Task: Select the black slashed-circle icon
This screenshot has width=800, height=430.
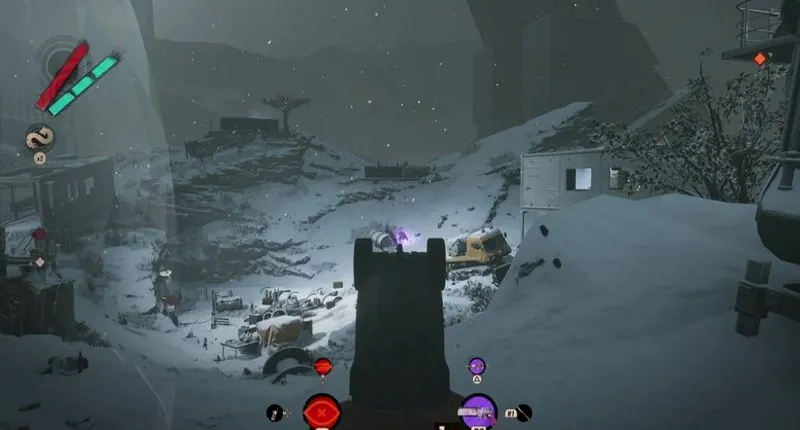Action: 523,412
